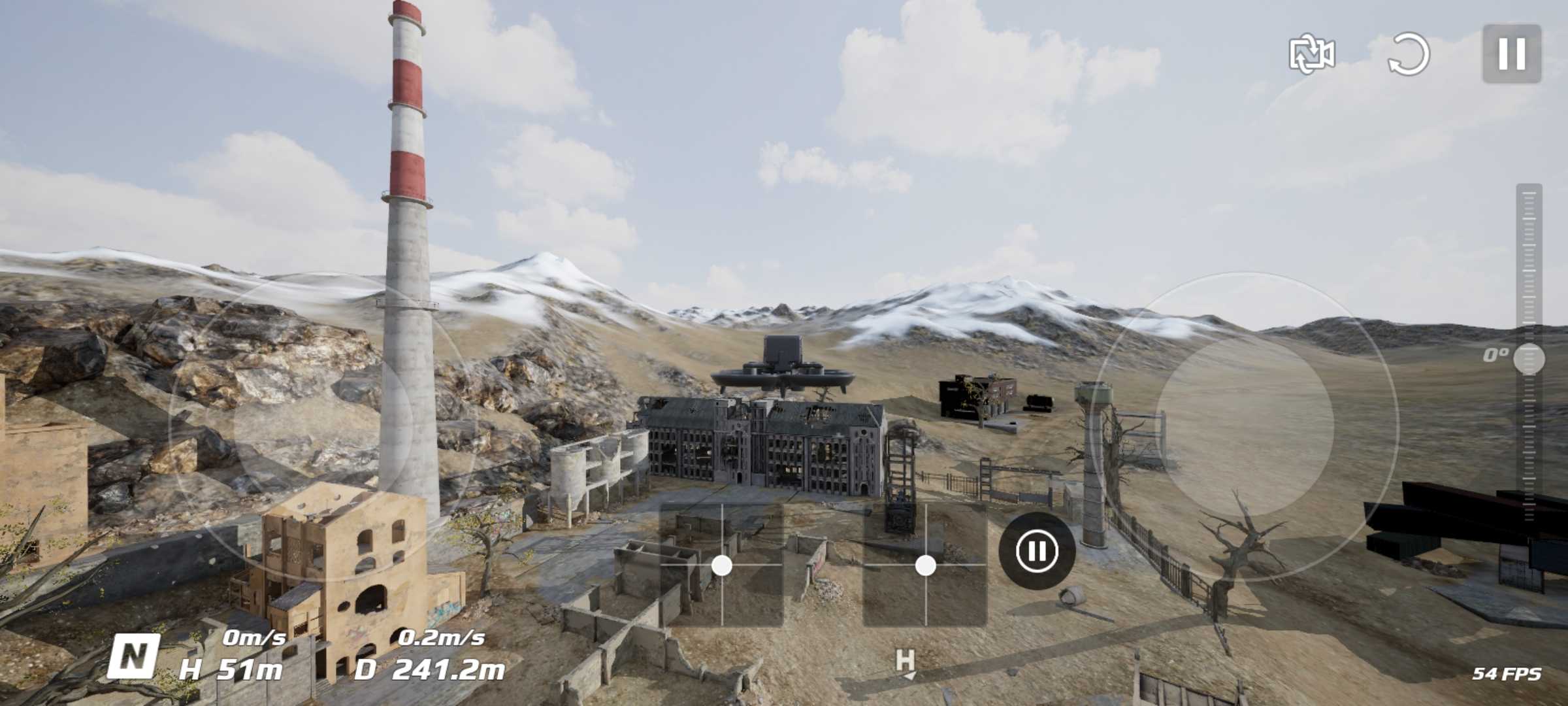
Task: Click the gimbal tilt slider handle at 0°
Action: (1529, 359)
